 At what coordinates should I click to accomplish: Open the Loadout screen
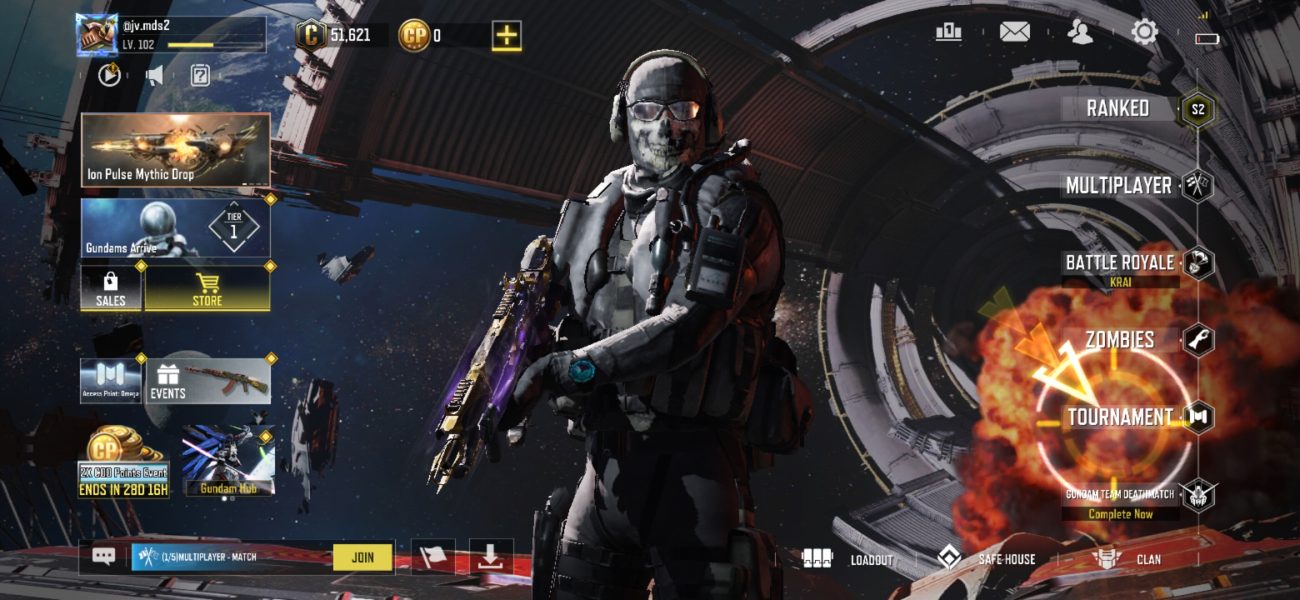point(848,559)
